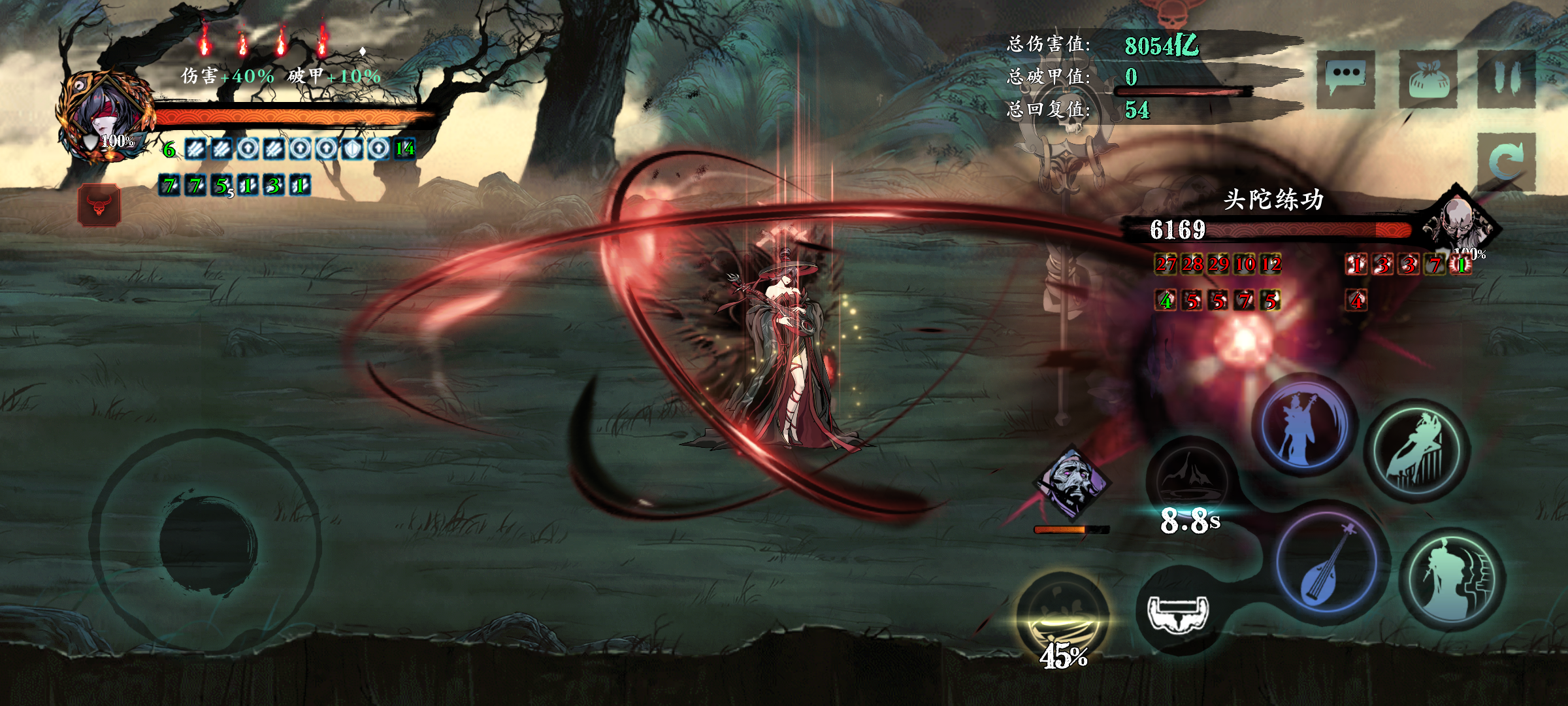Viewport: 1568px width, 706px height.
Task: Tap the hero 100% health label
Action: (118, 139)
